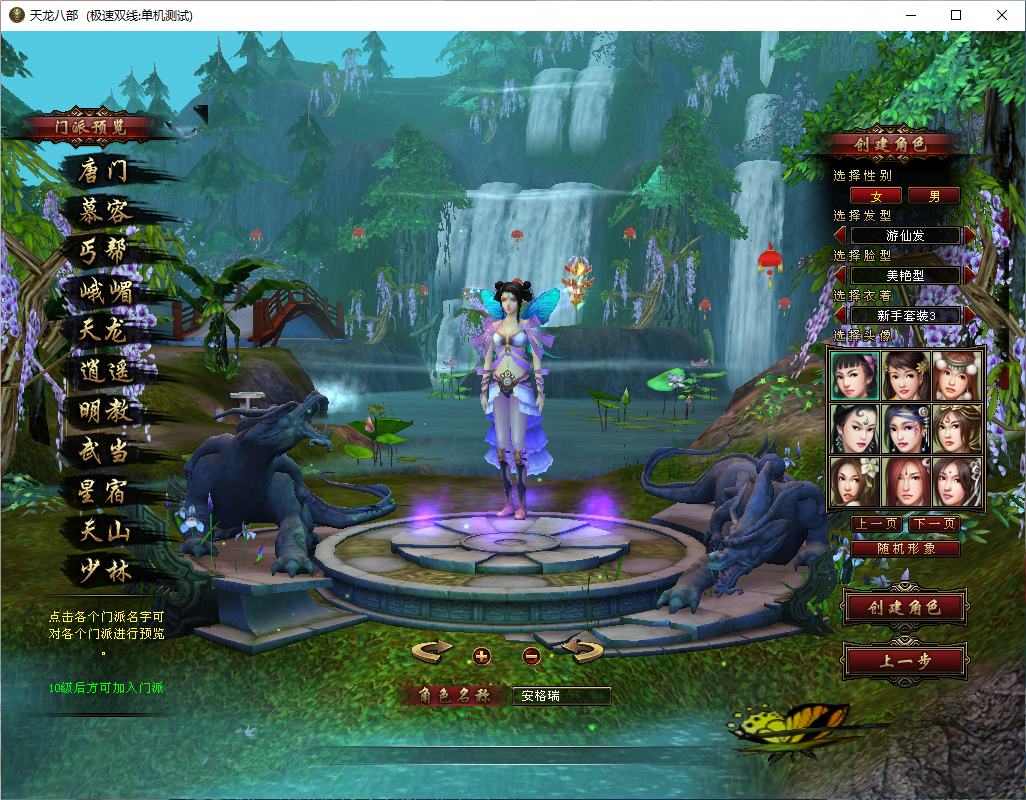This screenshot has height=800, width=1026.
Task: Close the game window
Action: (1001, 15)
